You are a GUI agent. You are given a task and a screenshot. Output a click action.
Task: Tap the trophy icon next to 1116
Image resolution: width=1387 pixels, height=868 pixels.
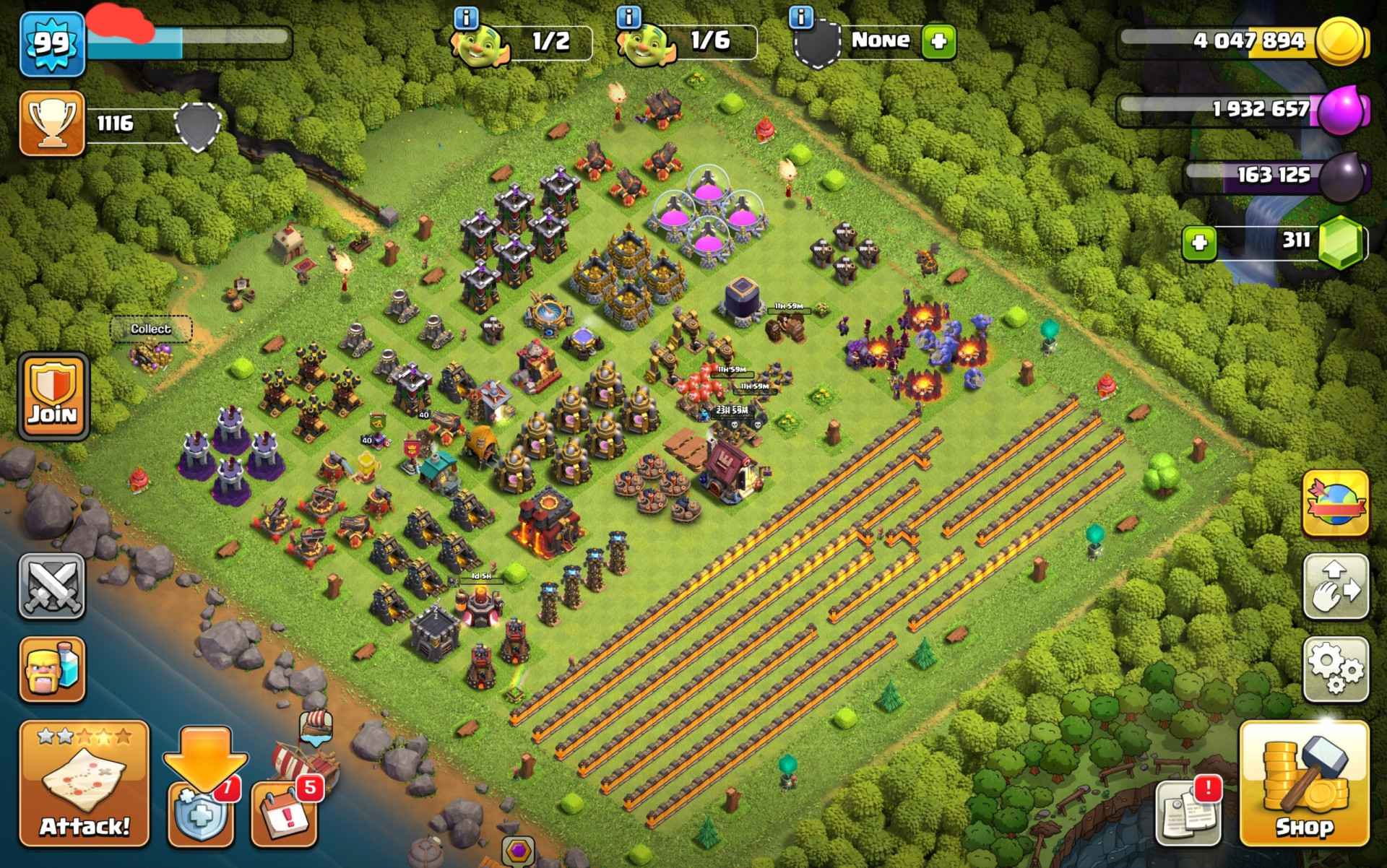pyautogui.click(x=51, y=123)
